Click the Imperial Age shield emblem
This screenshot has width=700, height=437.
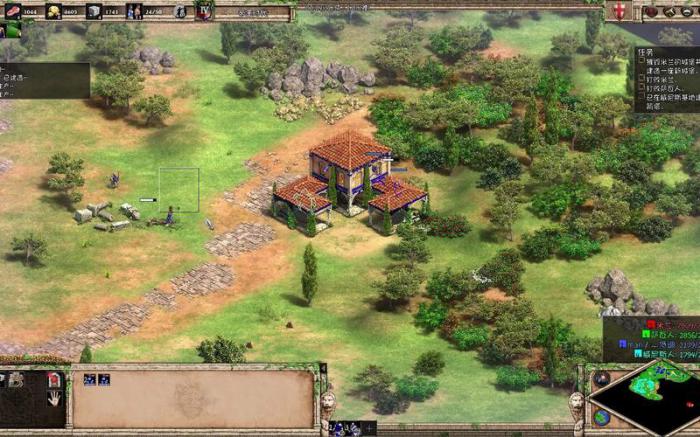[204, 11]
